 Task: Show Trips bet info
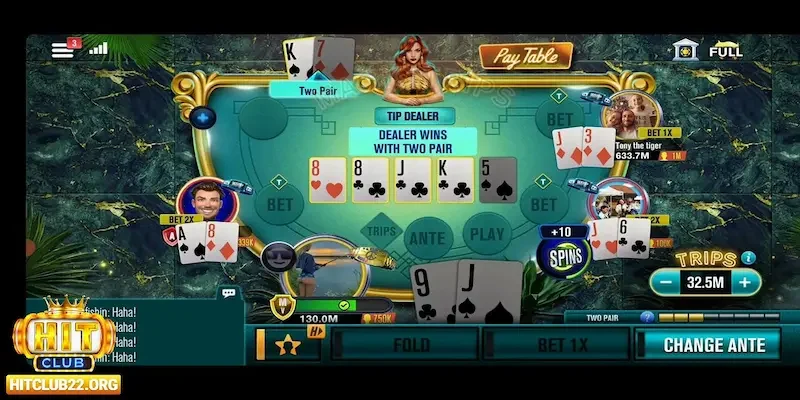pyautogui.click(x=749, y=258)
